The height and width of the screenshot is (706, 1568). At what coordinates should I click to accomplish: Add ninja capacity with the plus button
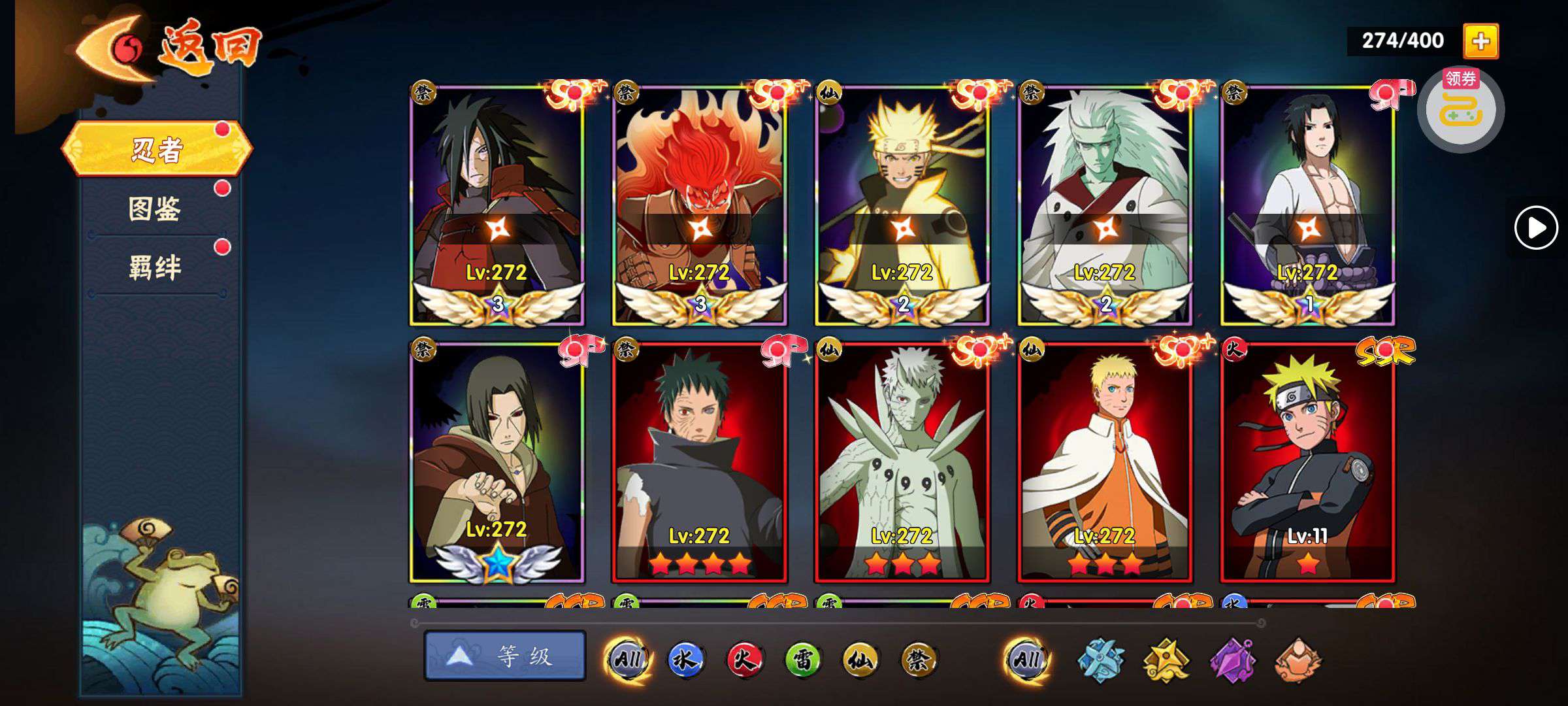pyautogui.click(x=1480, y=41)
